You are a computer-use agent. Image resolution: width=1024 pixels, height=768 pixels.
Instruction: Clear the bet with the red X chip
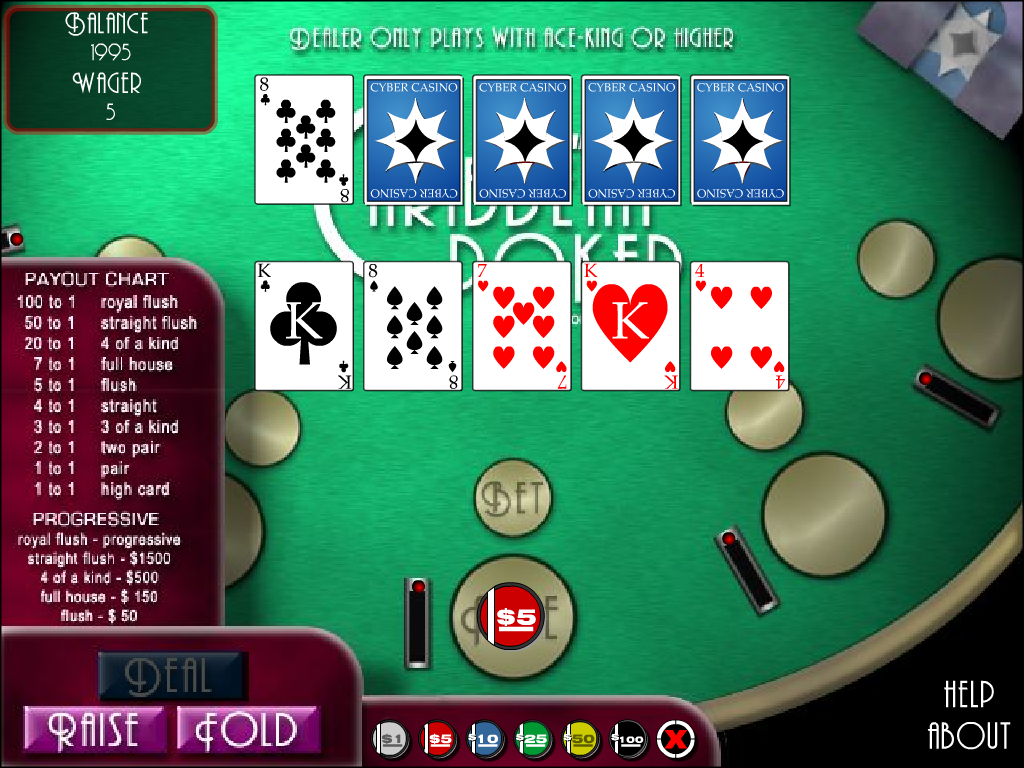675,740
